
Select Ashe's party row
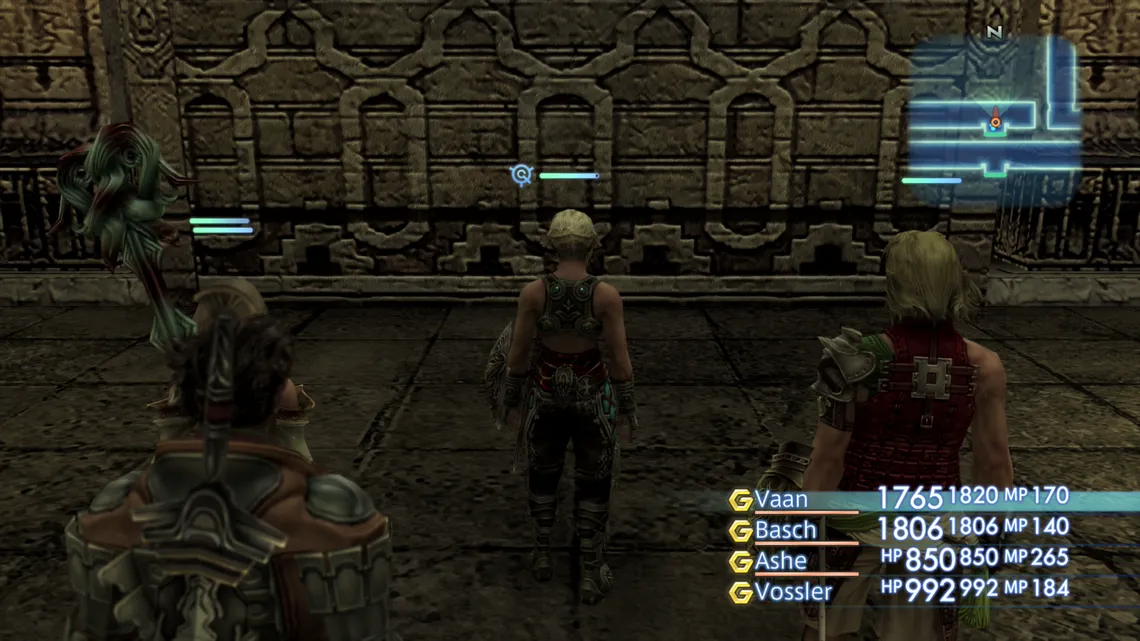(781, 561)
